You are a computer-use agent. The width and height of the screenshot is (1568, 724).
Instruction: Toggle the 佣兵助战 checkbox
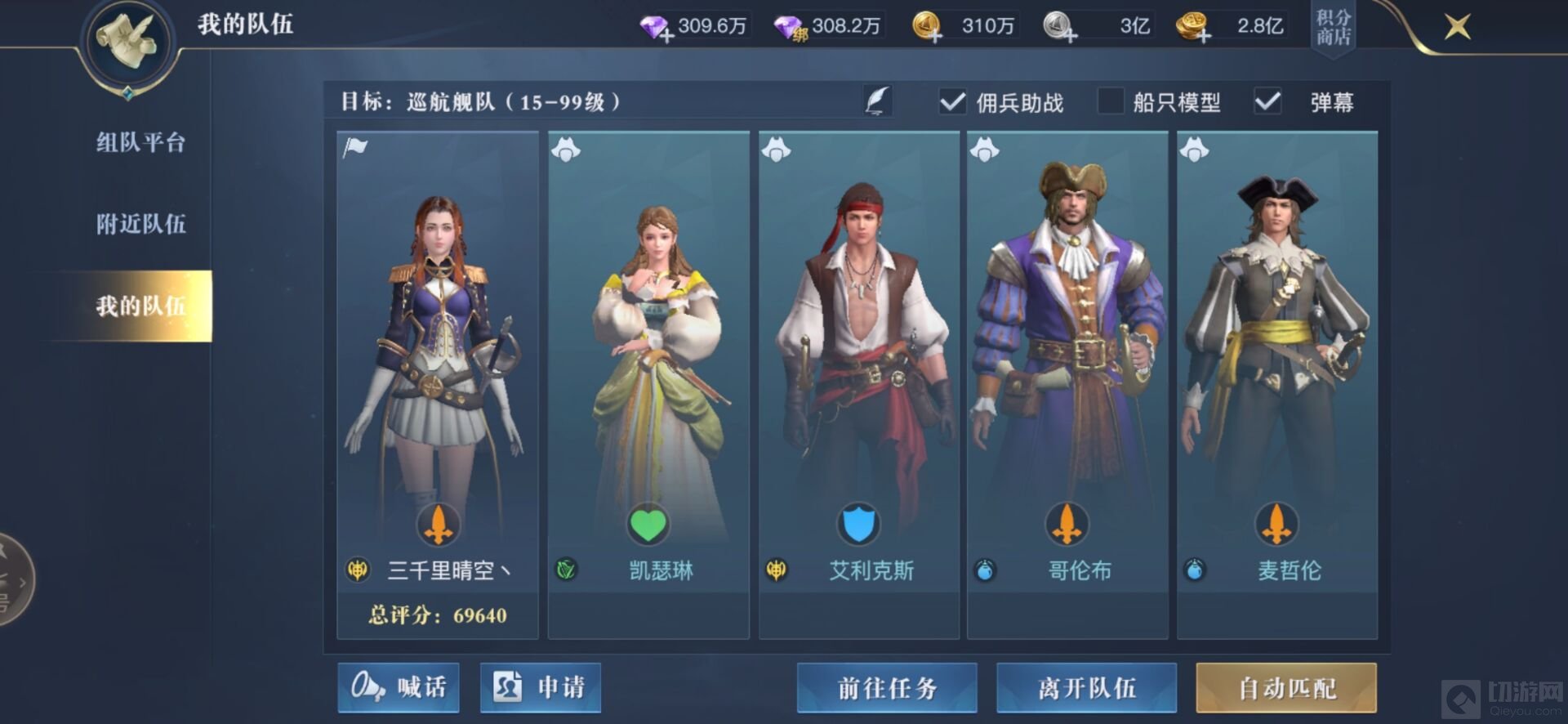pyautogui.click(x=952, y=102)
